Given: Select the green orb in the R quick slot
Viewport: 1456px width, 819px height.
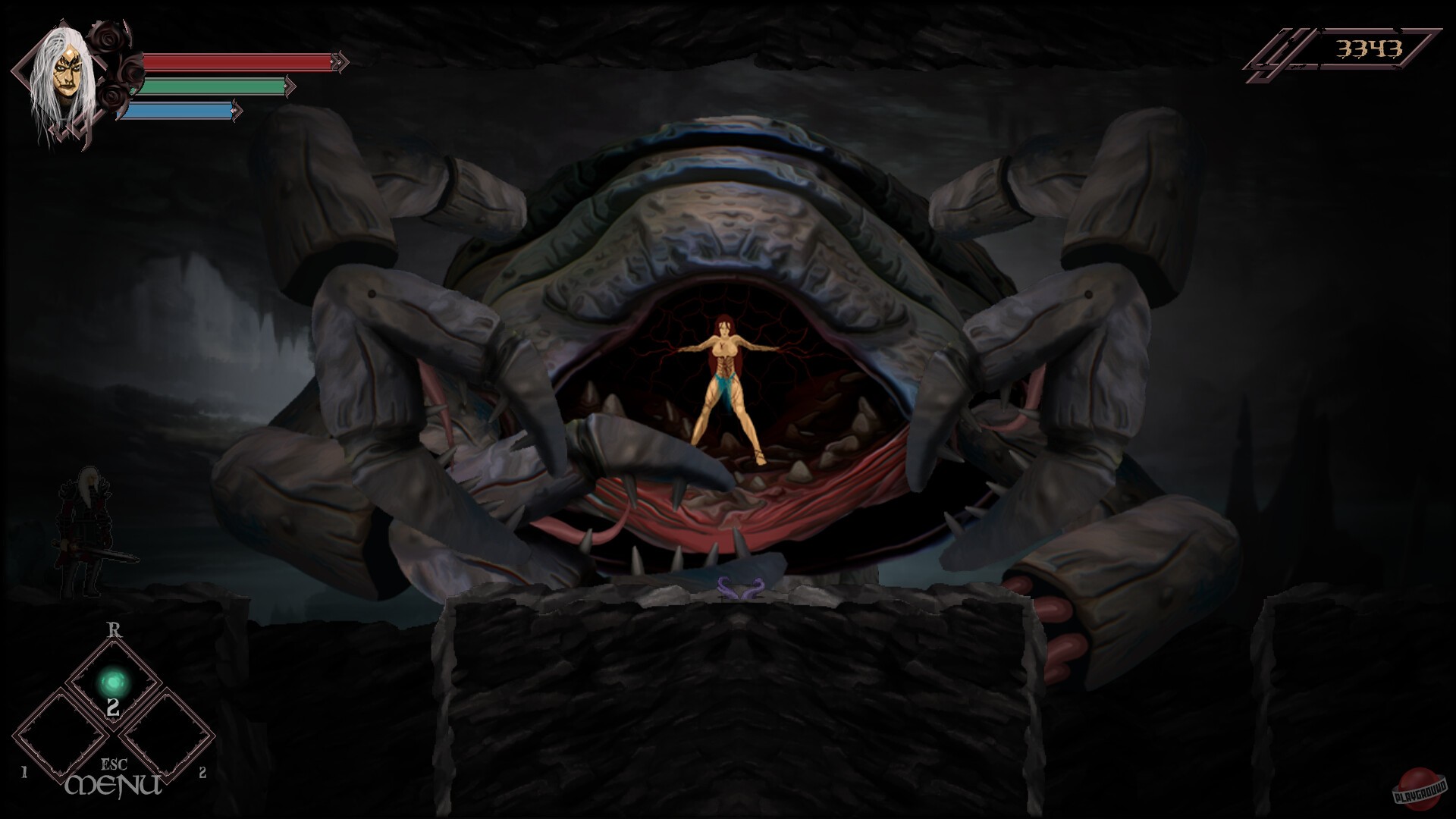Looking at the screenshot, I should [112, 680].
